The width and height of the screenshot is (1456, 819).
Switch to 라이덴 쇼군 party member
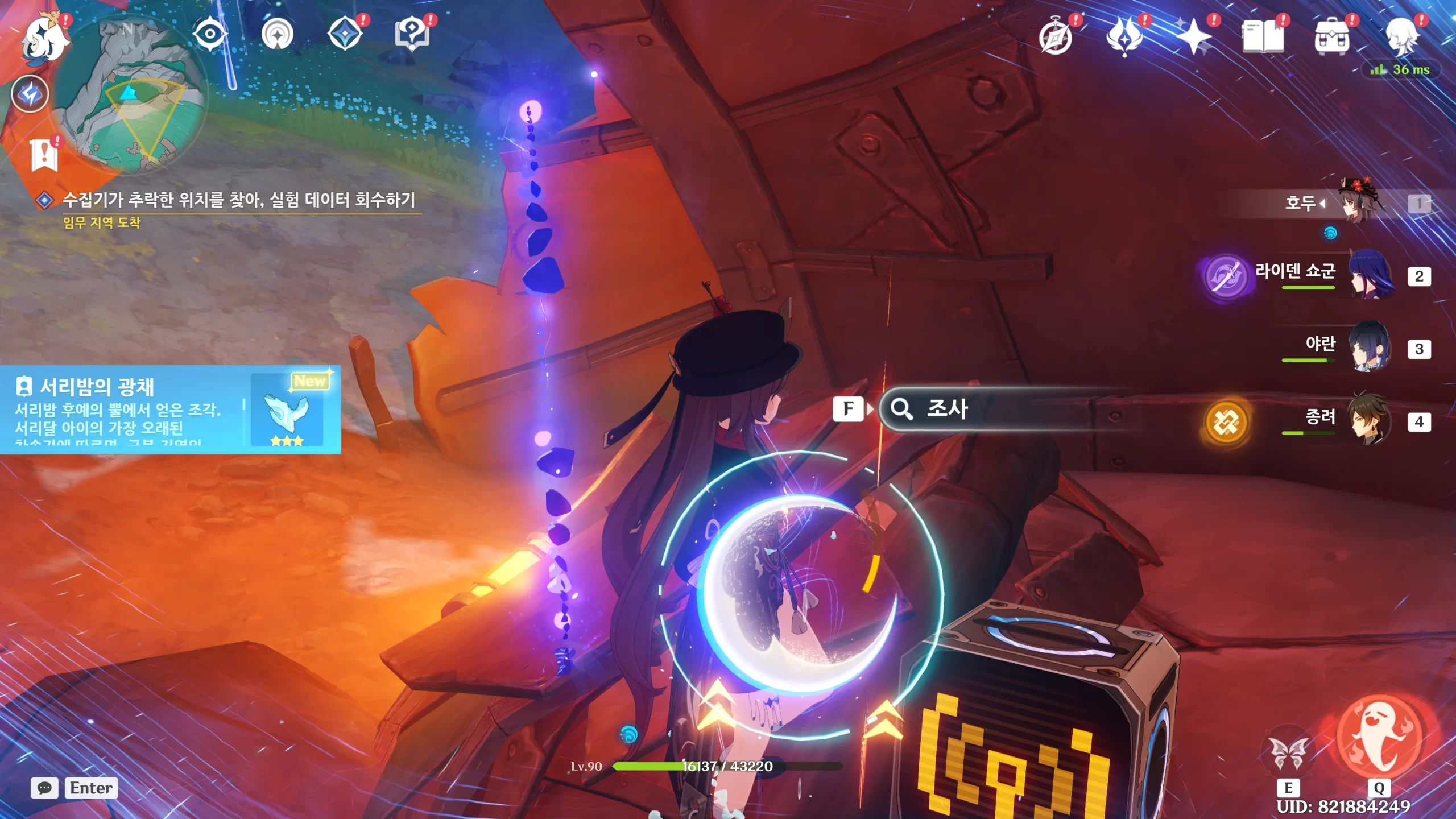(x=1370, y=275)
